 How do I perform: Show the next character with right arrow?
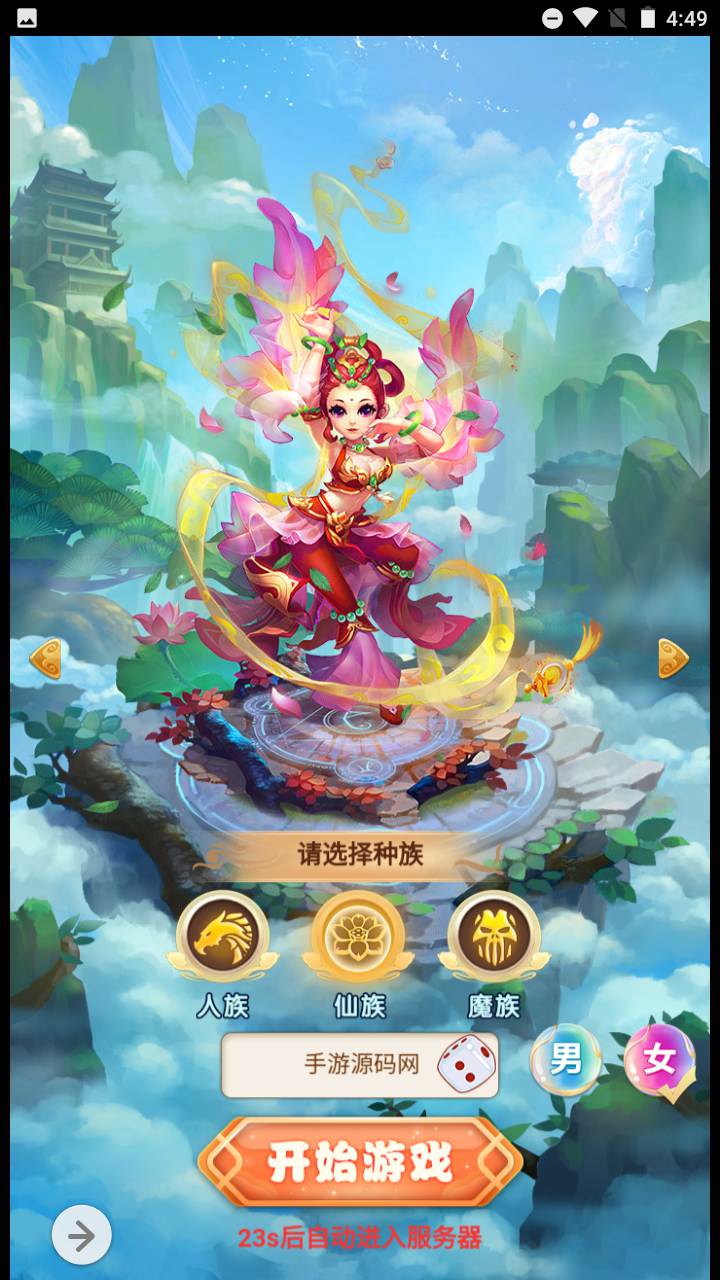pyautogui.click(x=673, y=659)
